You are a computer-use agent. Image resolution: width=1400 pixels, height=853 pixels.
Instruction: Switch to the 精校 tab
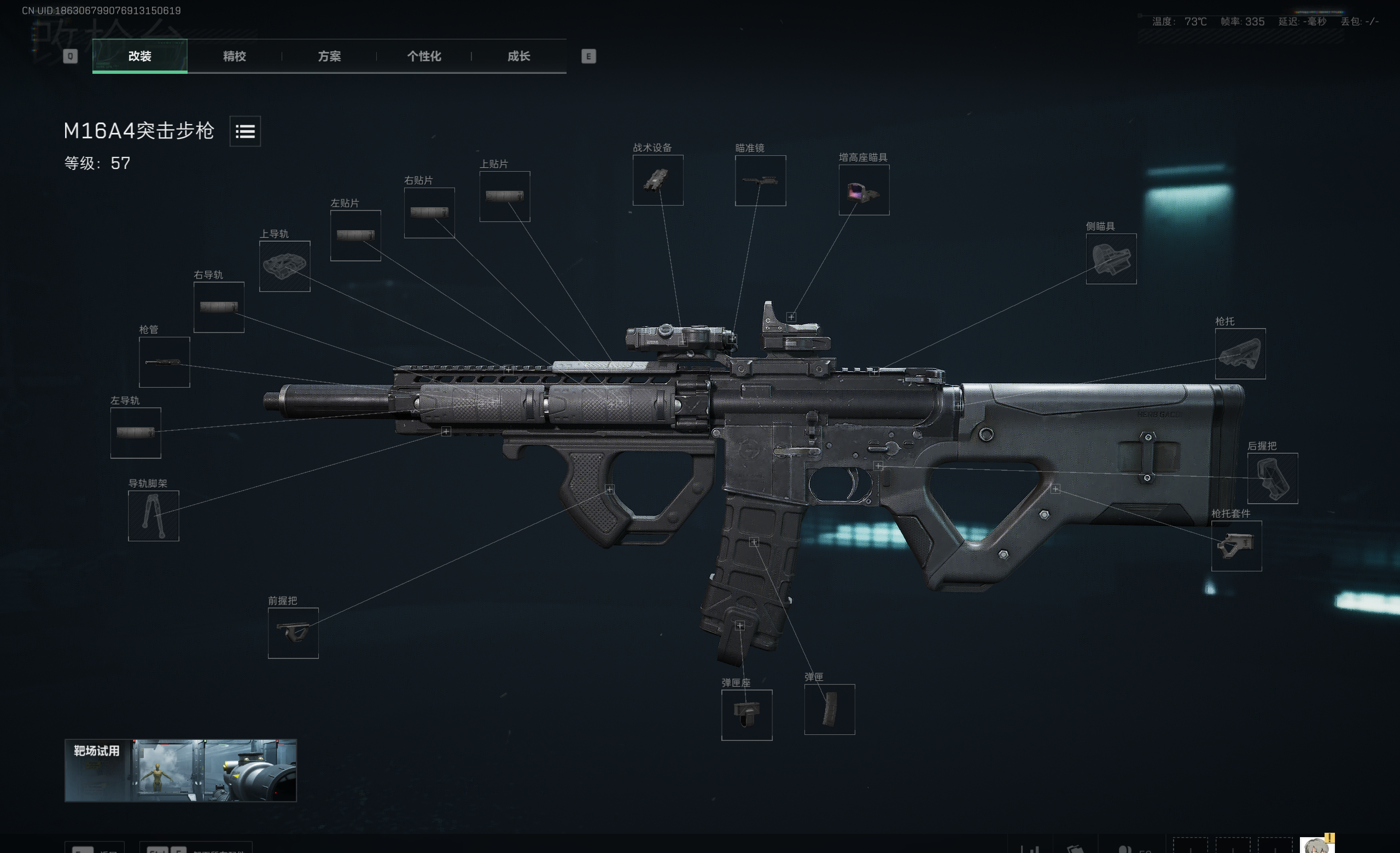pos(235,57)
